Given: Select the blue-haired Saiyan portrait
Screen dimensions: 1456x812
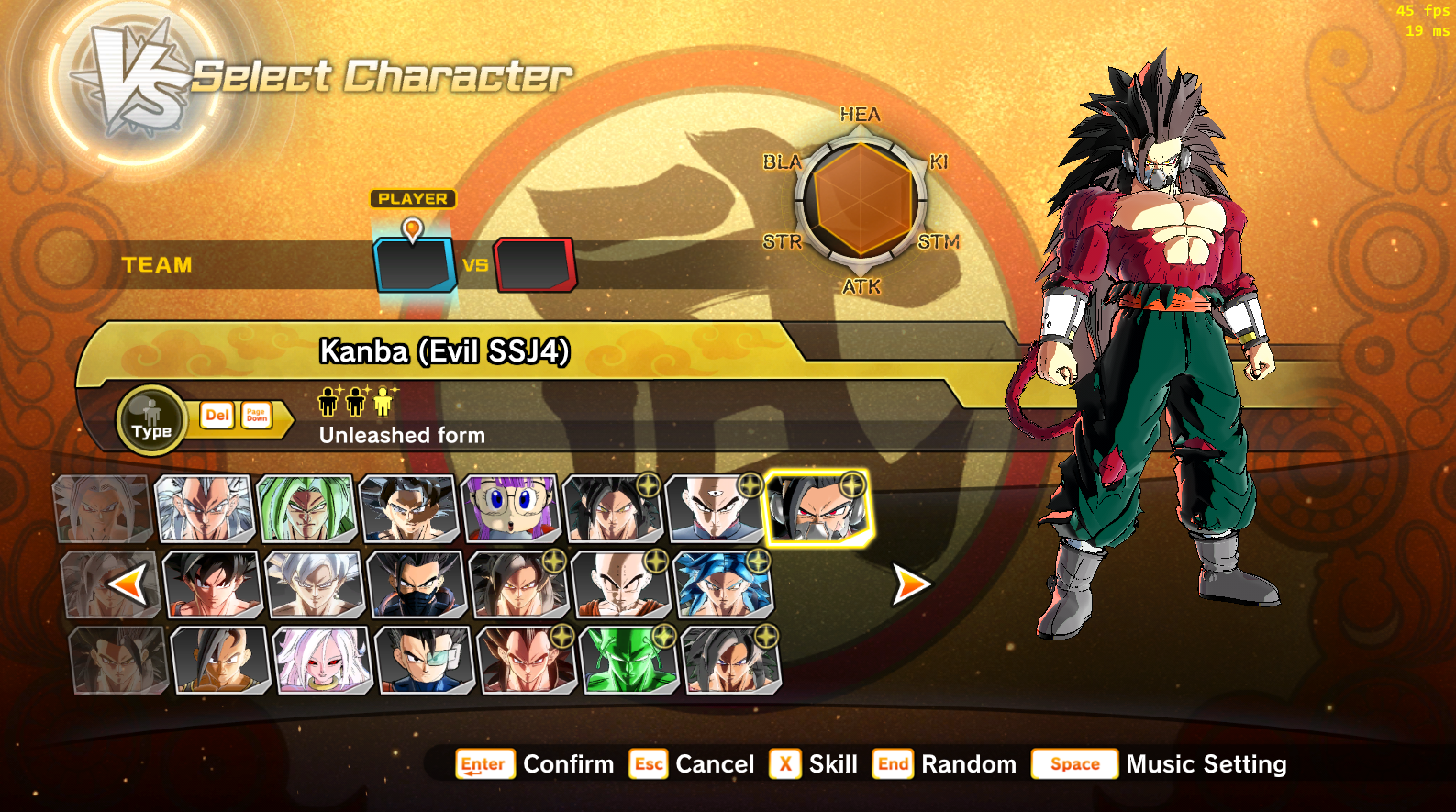Looking at the screenshot, I should 723,584.
